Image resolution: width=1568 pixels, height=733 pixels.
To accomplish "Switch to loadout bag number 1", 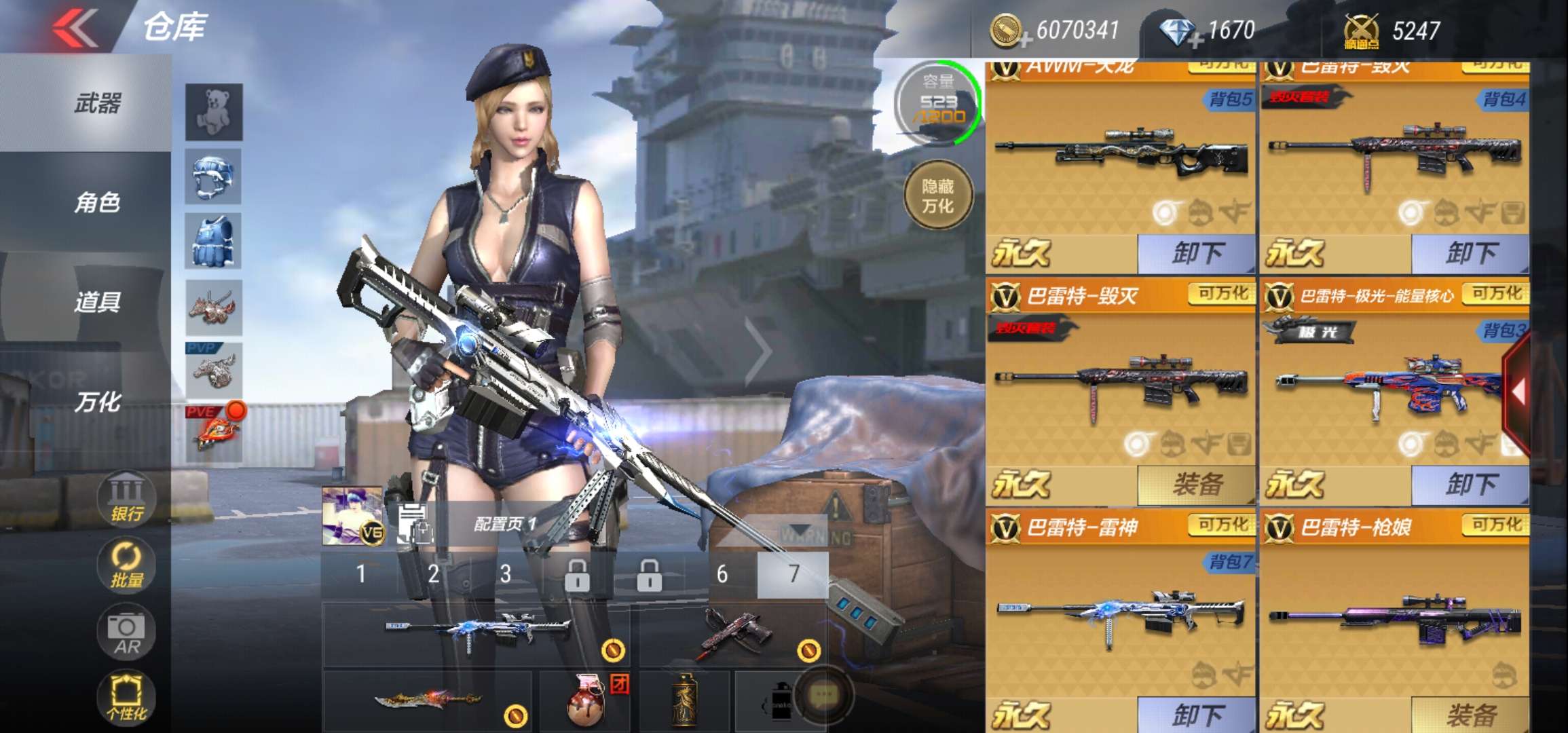I will 361,575.
